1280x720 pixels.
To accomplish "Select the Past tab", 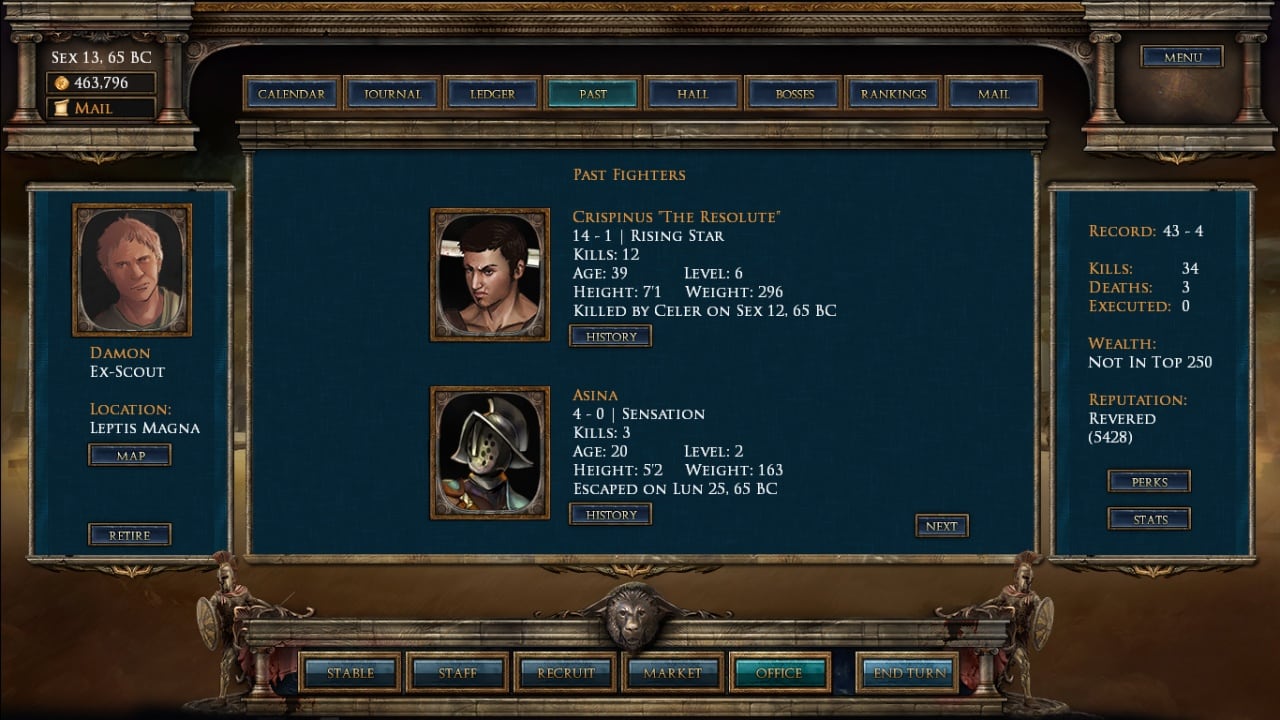I will pos(592,94).
